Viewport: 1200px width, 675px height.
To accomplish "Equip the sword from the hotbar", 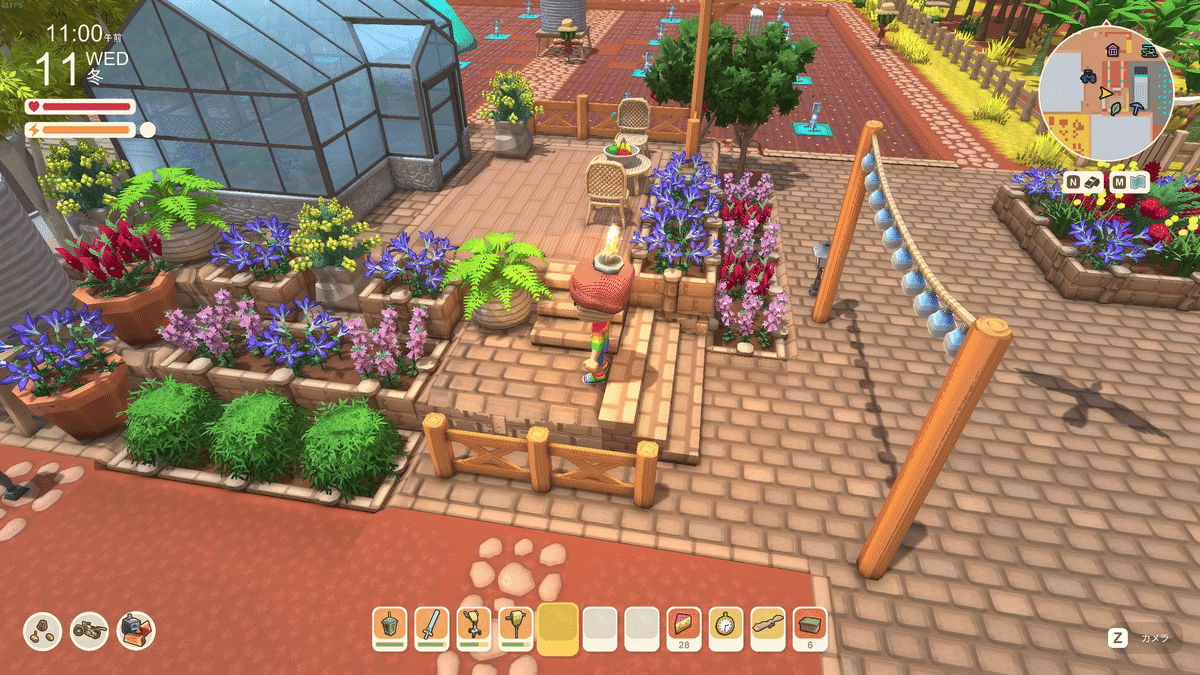I will tap(432, 627).
